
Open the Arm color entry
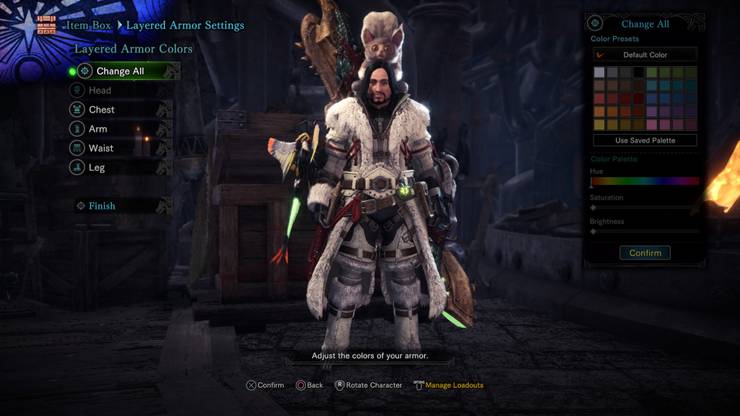(x=98, y=129)
